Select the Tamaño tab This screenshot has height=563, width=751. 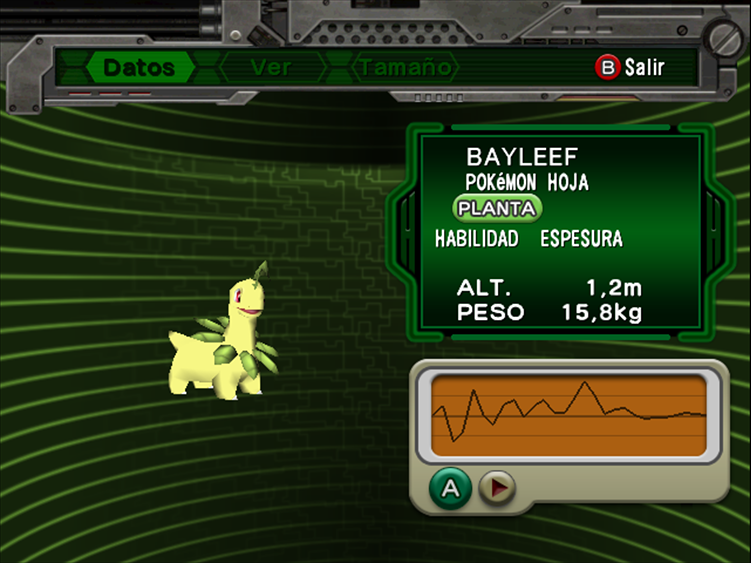coord(405,68)
